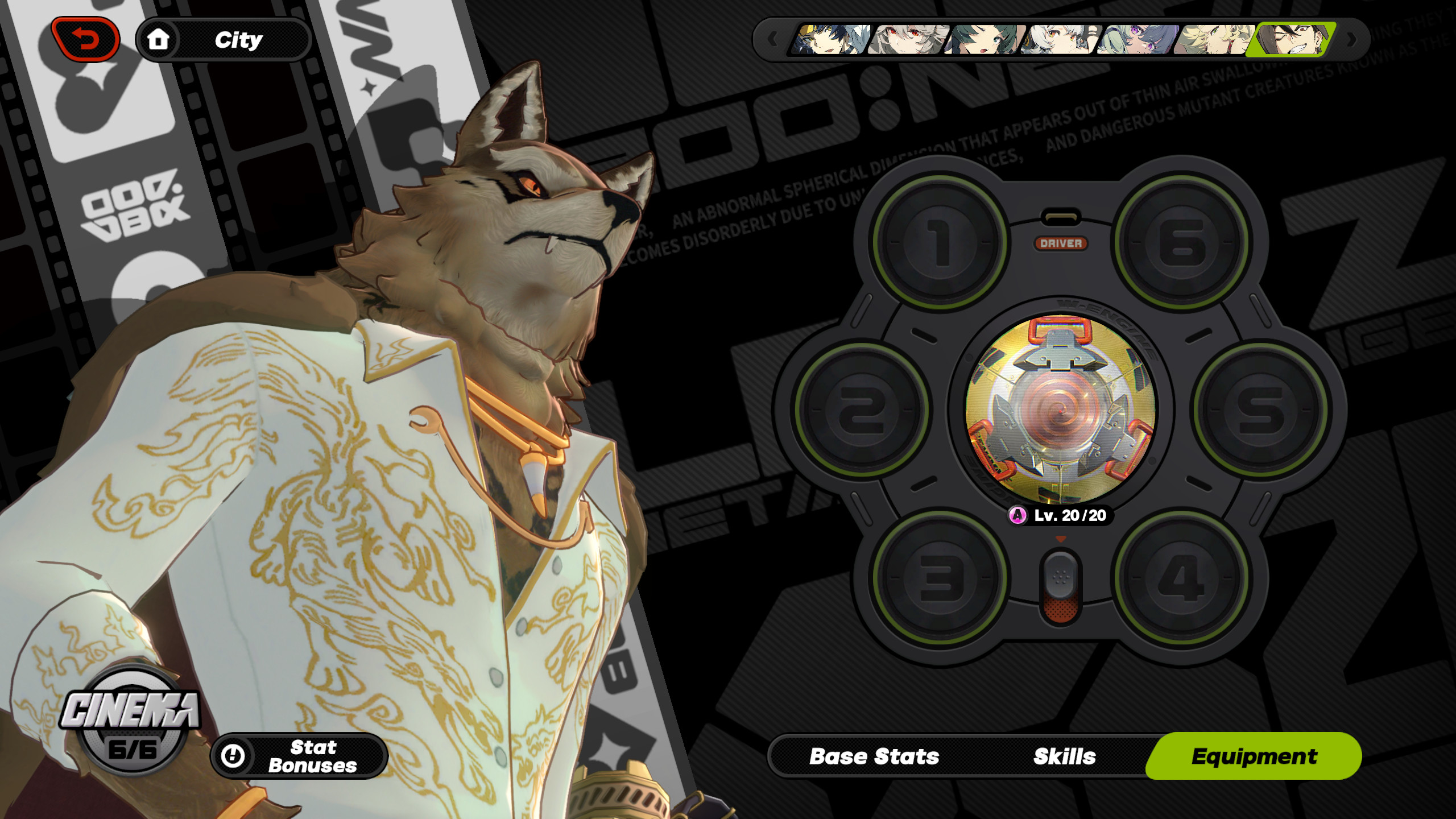Choose the purple-eyed agent portrait

[1136, 39]
